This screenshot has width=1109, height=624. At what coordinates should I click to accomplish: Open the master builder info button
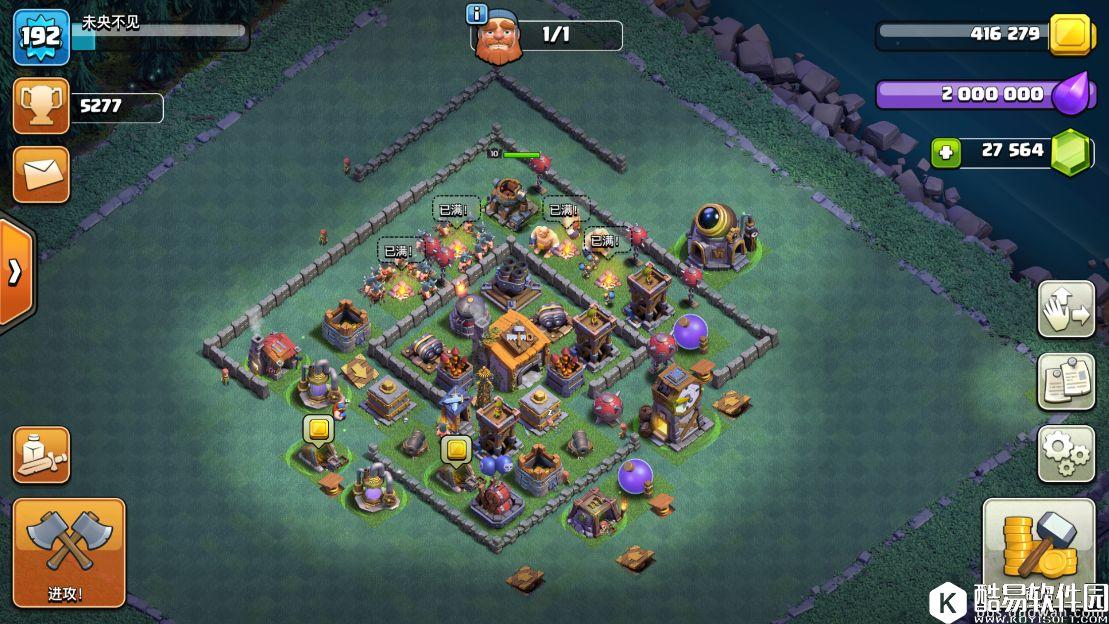[477, 13]
